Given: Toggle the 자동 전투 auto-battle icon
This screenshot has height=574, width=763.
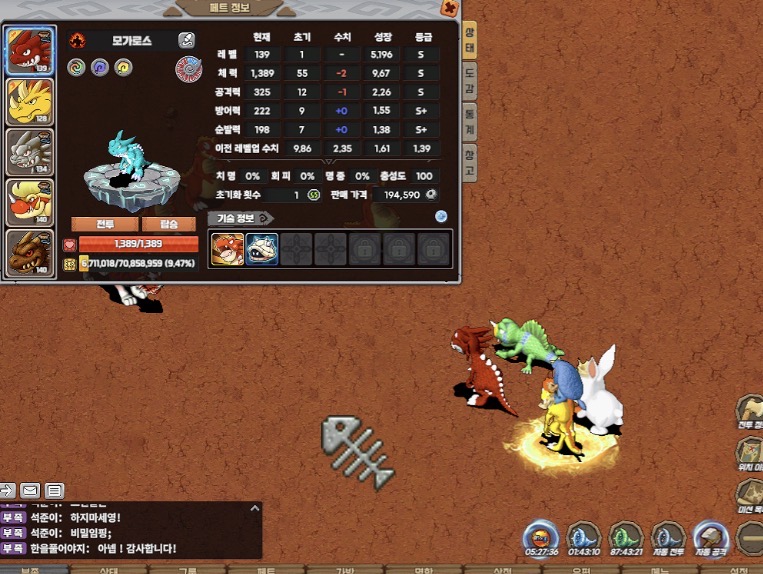Looking at the screenshot, I should (668, 536).
